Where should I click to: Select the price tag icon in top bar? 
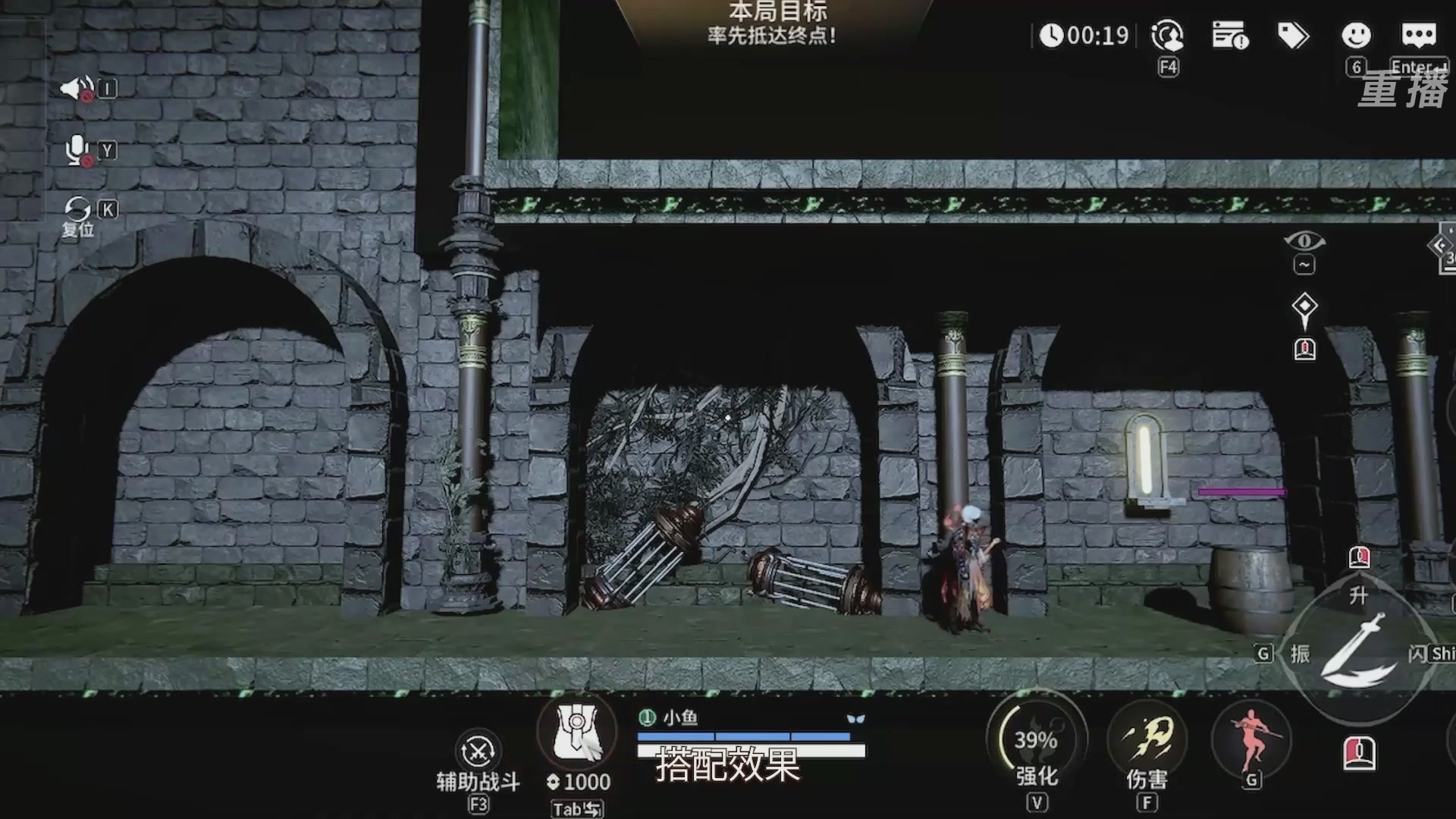pyautogui.click(x=1294, y=35)
